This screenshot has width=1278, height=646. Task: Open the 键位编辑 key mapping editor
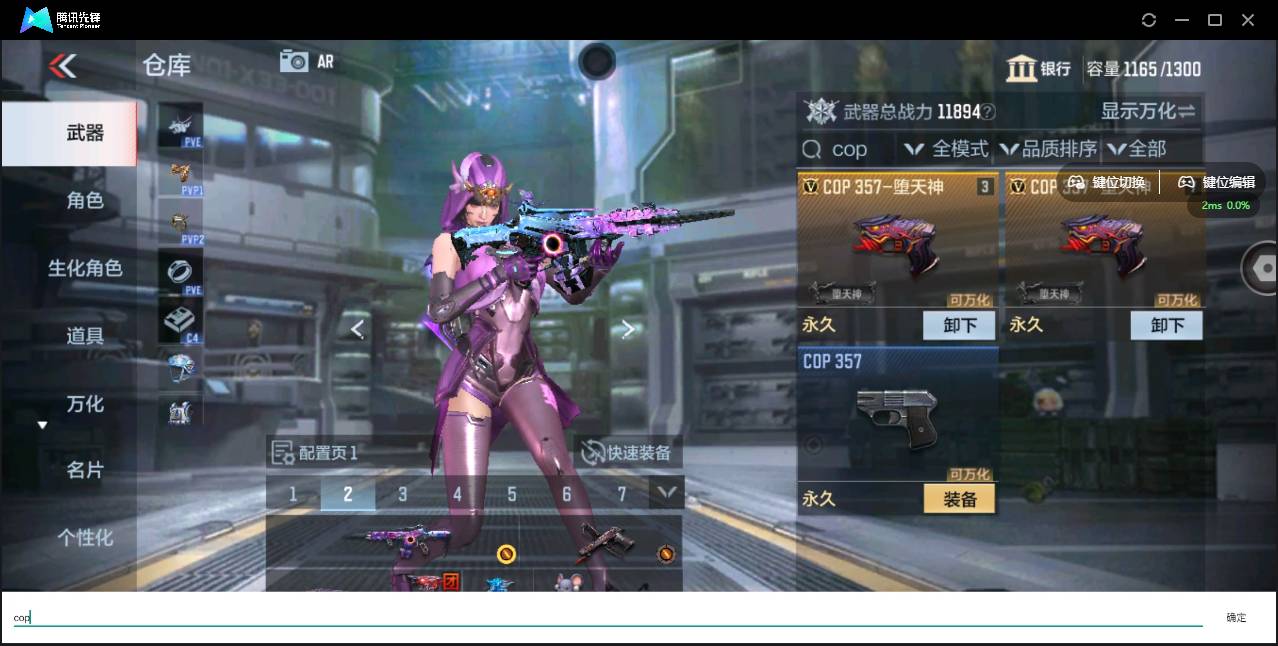pyautogui.click(x=1216, y=183)
